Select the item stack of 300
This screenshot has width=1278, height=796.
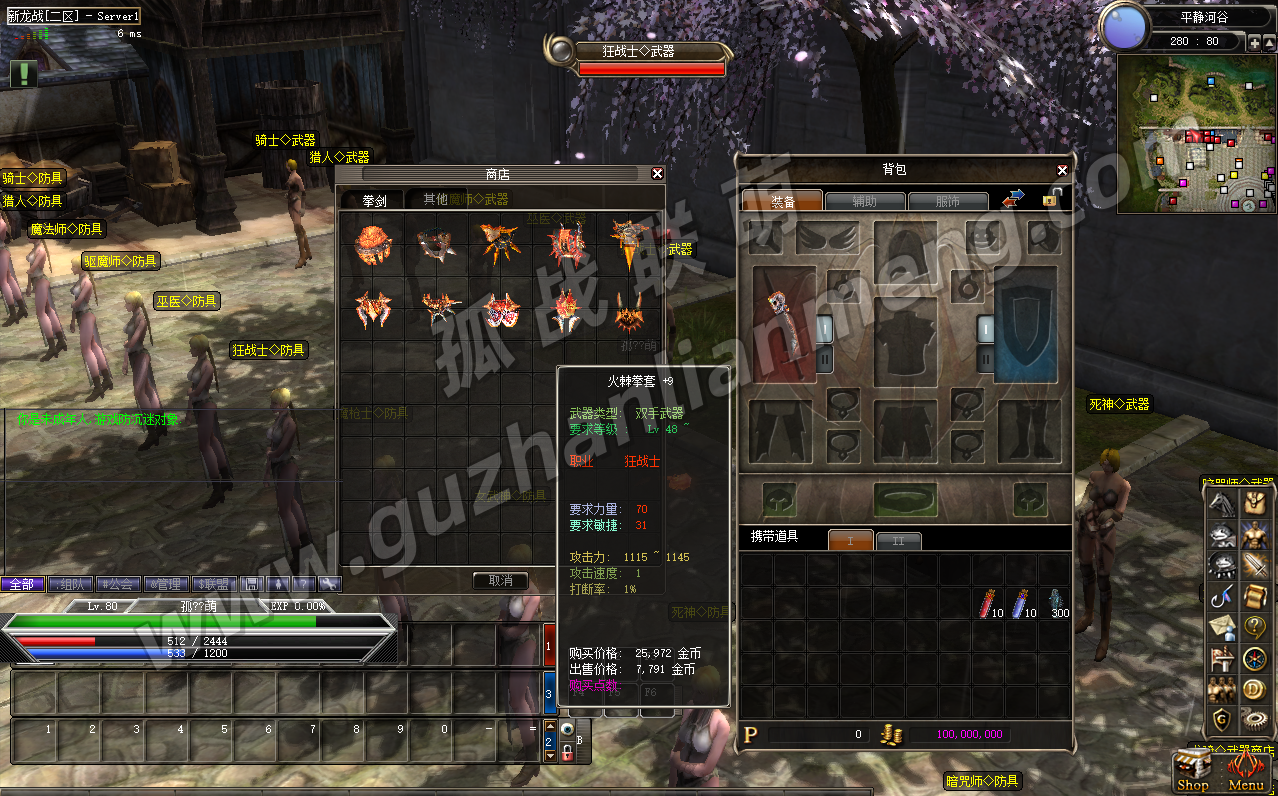coord(1058,603)
